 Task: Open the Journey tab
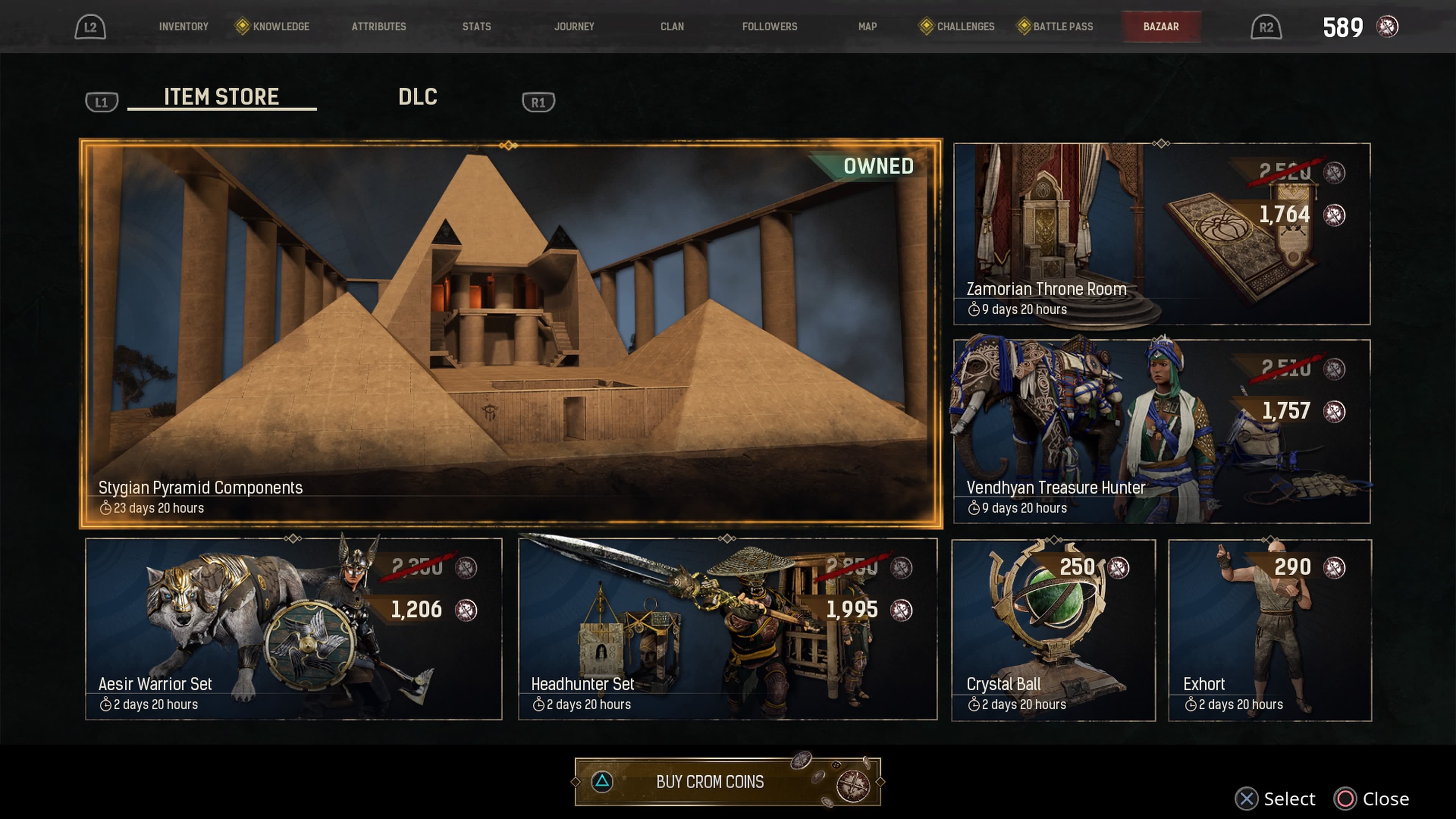click(x=574, y=27)
